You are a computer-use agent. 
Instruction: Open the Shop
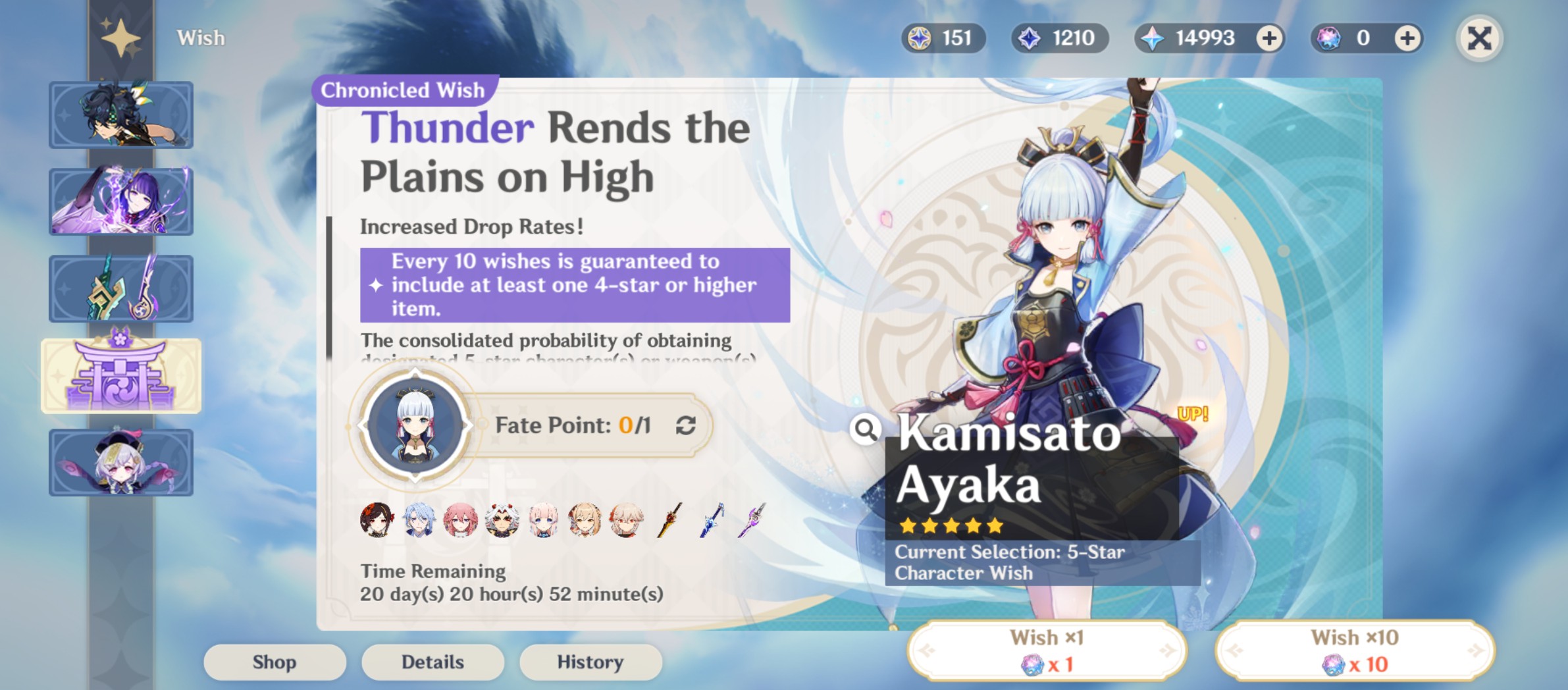tap(274, 662)
